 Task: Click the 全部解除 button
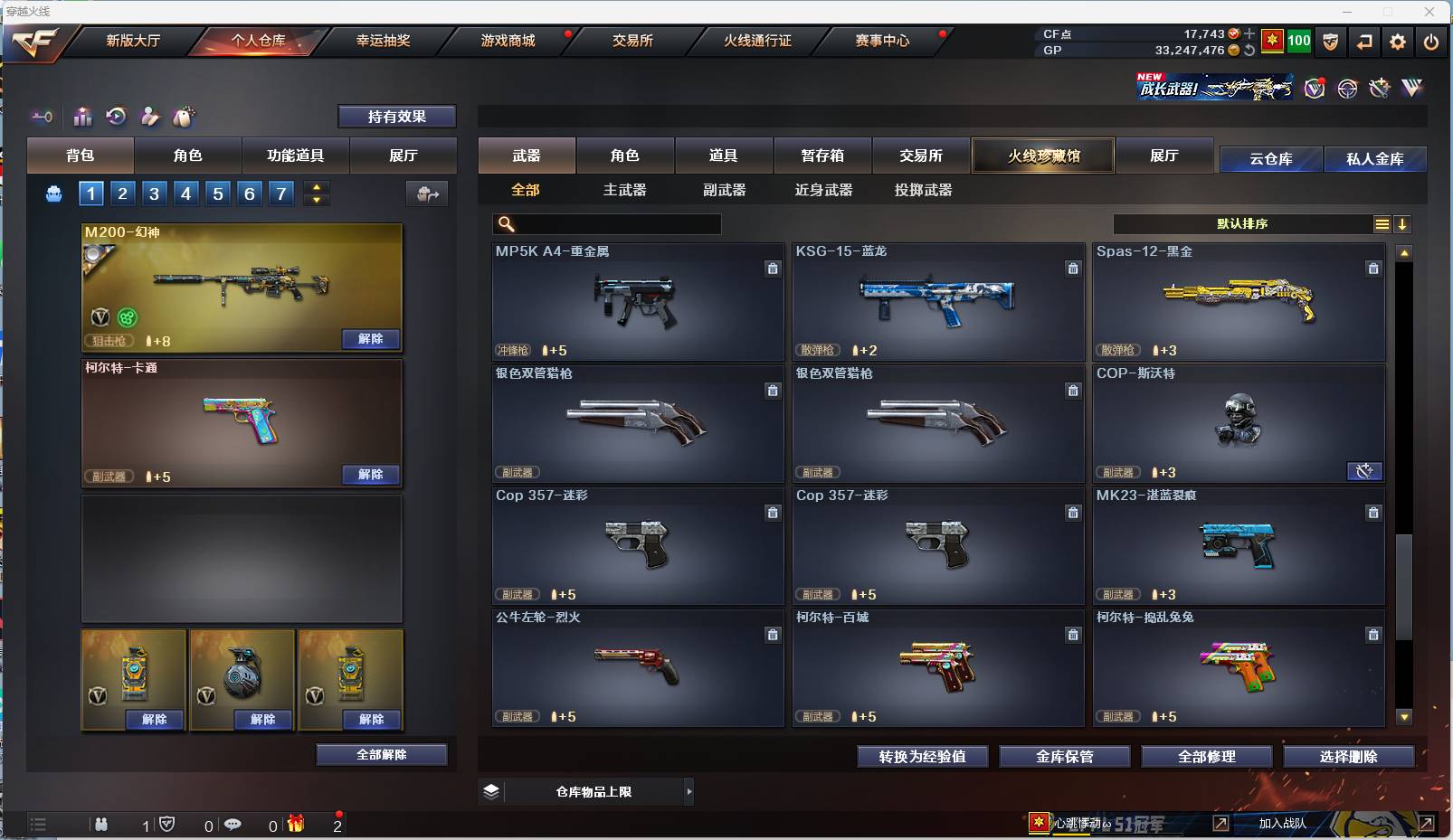pyautogui.click(x=382, y=753)
